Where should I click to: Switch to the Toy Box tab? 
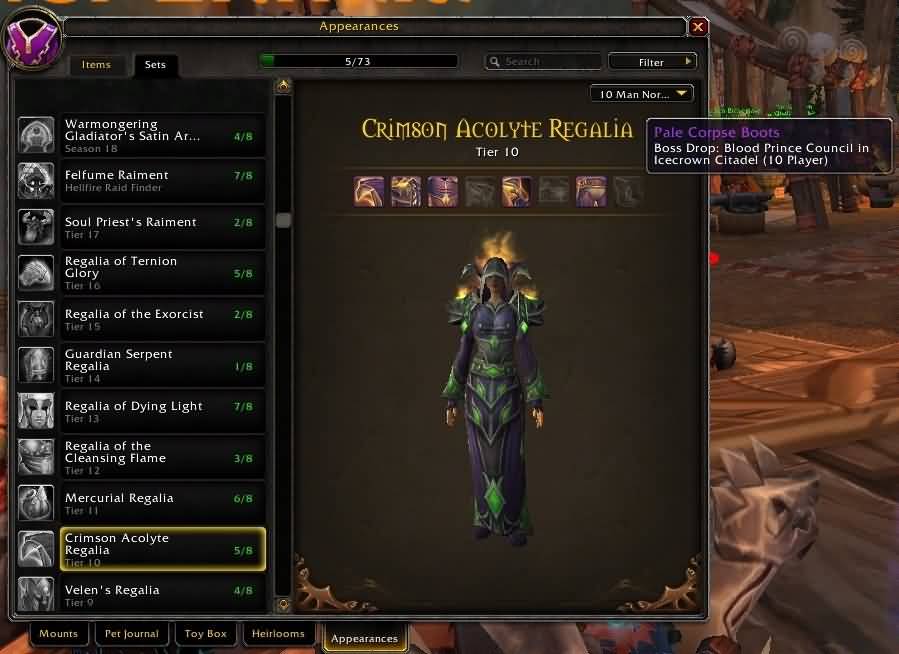click(x=206, y=634)
